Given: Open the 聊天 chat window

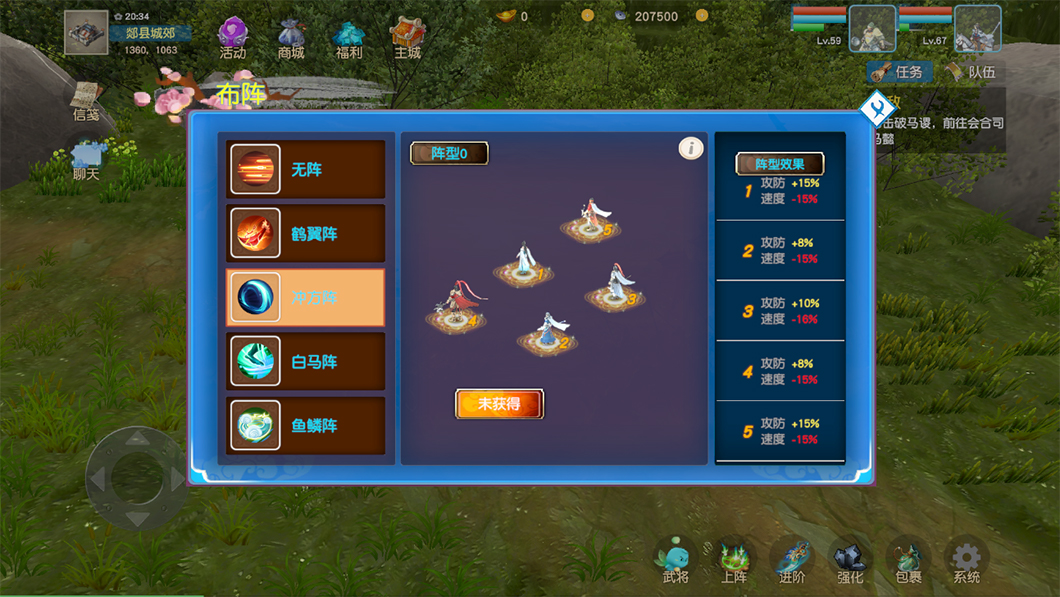Looking at the screenshot, I should [x=87, y=160].
